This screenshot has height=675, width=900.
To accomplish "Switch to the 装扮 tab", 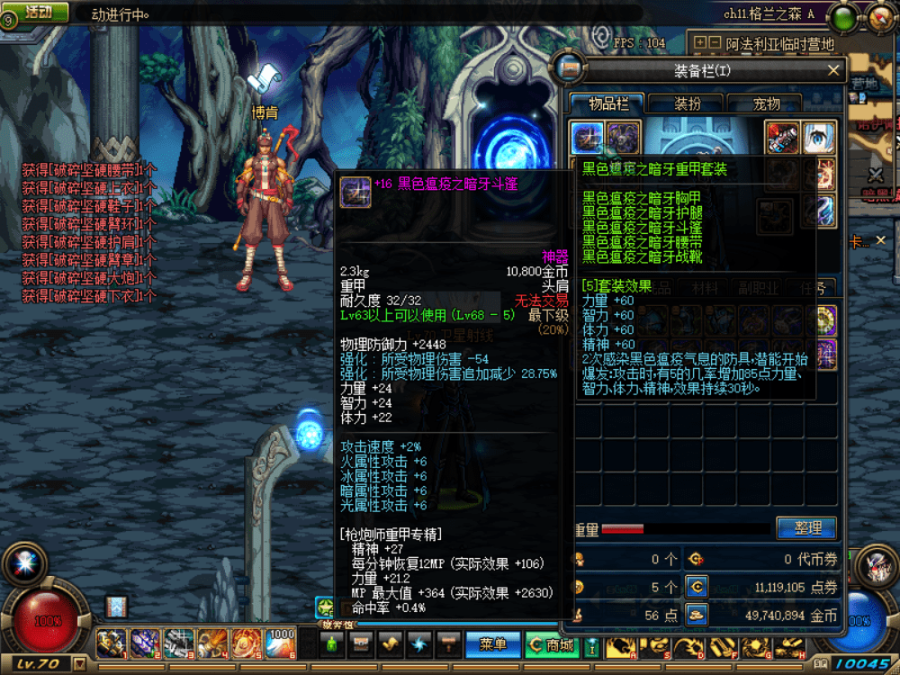I will [x=687, y=103].
